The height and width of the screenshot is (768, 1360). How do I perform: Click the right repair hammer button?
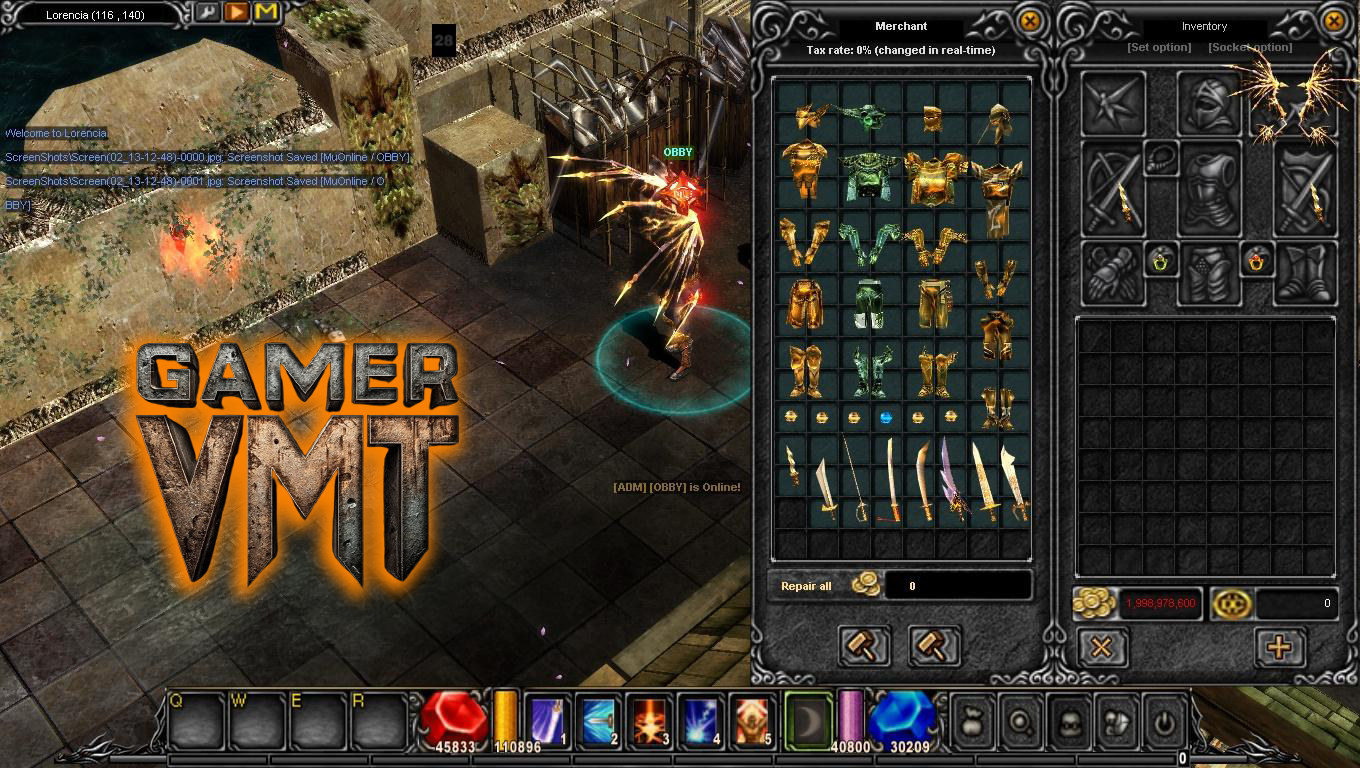(x=934, y=646)
